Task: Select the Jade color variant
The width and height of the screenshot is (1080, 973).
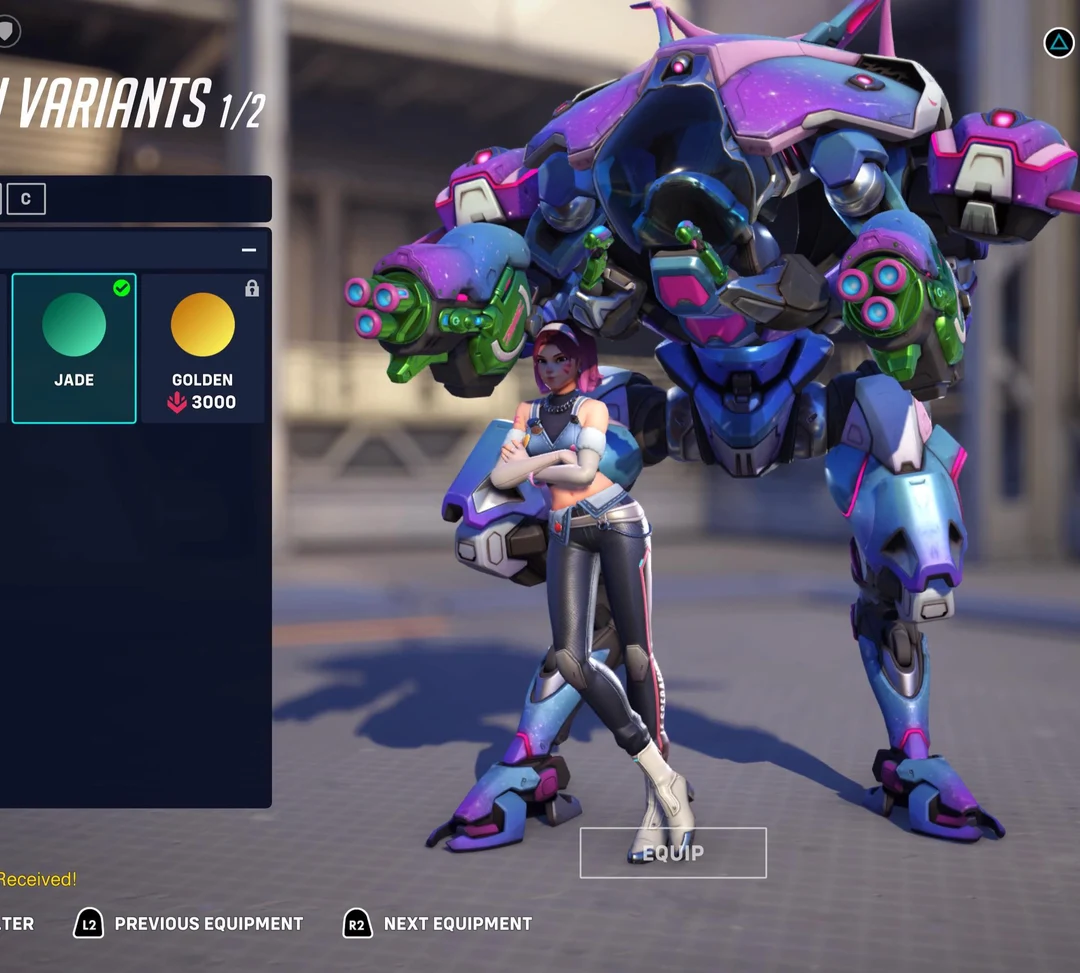Action: point(74,347)
